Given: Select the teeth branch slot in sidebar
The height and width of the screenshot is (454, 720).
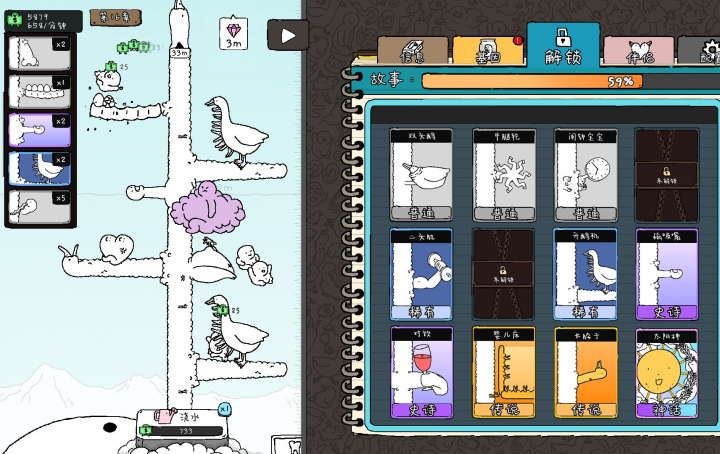Looking at the screenshot, I should pos(40,90).
